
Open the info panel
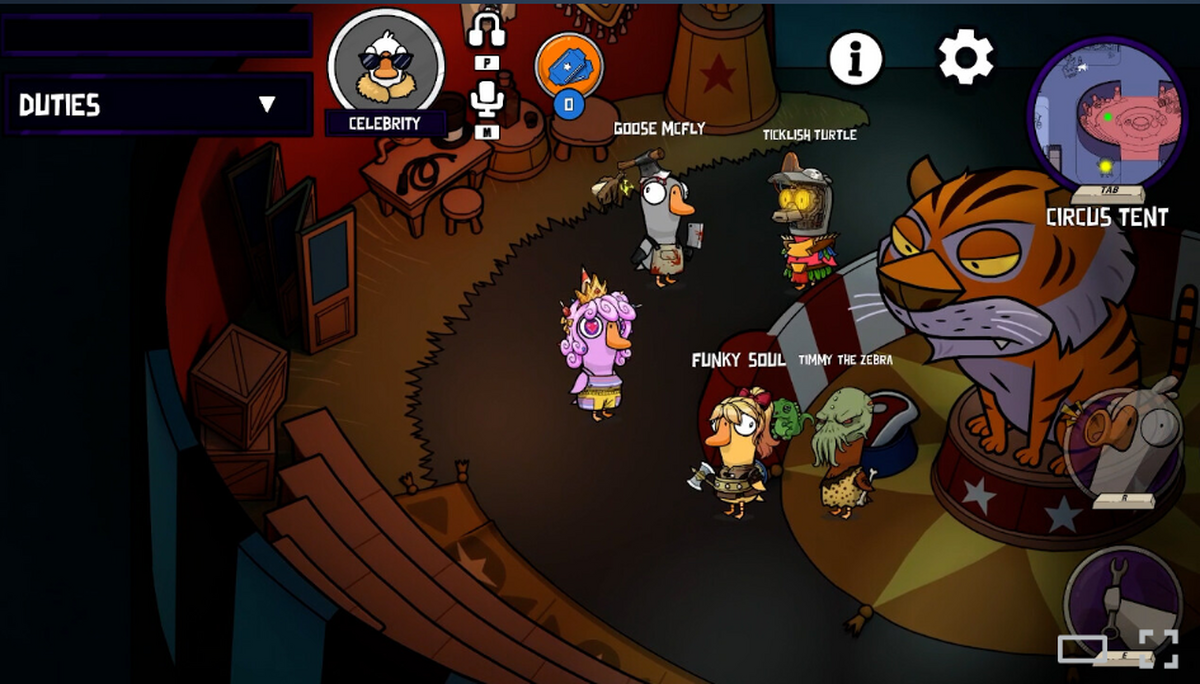[x=856, y=59]
